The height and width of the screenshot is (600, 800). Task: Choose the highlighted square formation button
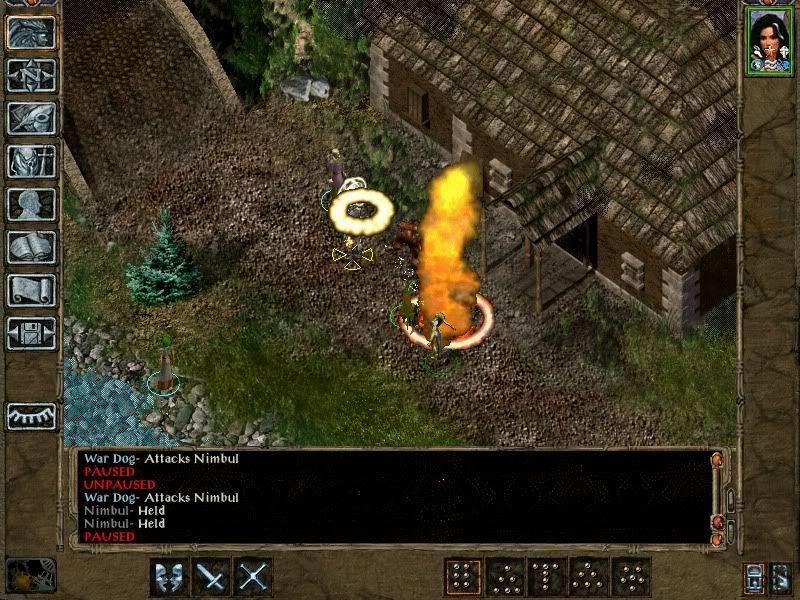pos(462,577)
